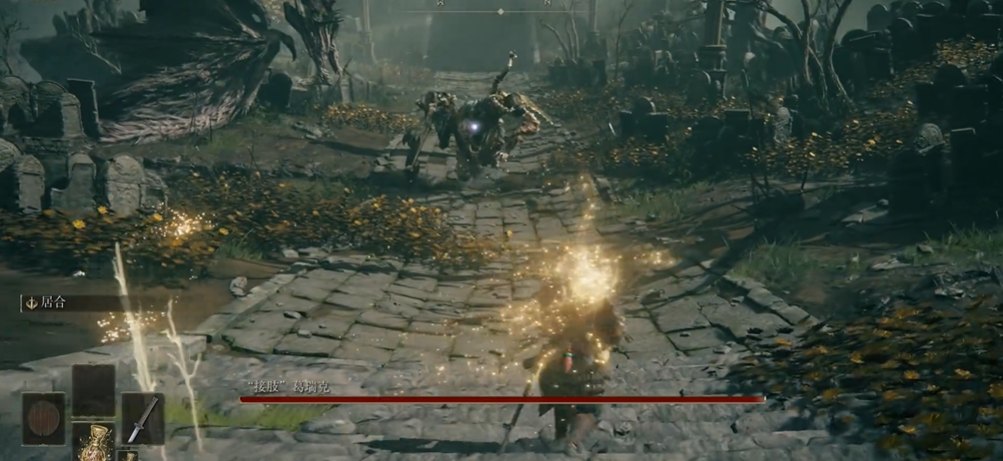Use the flask item slot
Image resolution: width=1003 pixels, height=461 pixels.
[x=93, y=441]
